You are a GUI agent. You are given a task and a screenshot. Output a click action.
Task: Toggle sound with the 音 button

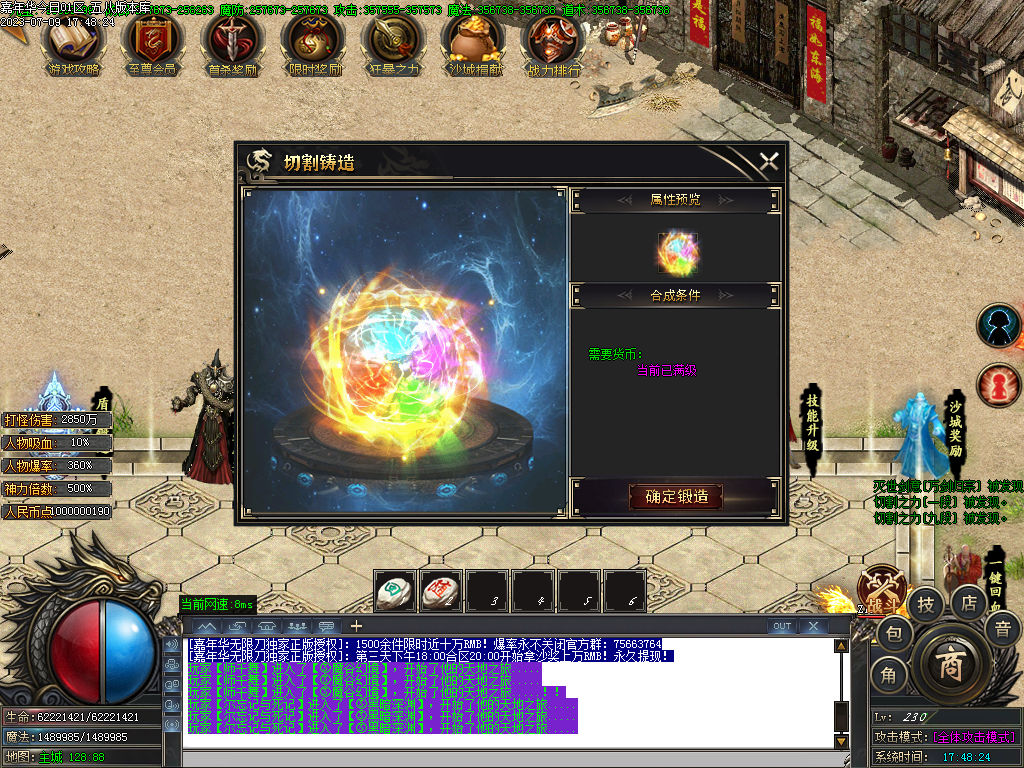click(x=1001, y=629)
